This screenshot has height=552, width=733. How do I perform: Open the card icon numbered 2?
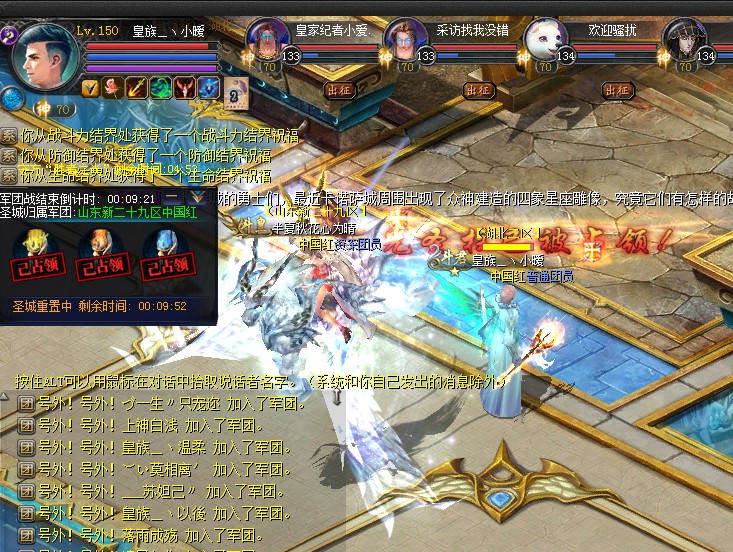tap(234, 94)
